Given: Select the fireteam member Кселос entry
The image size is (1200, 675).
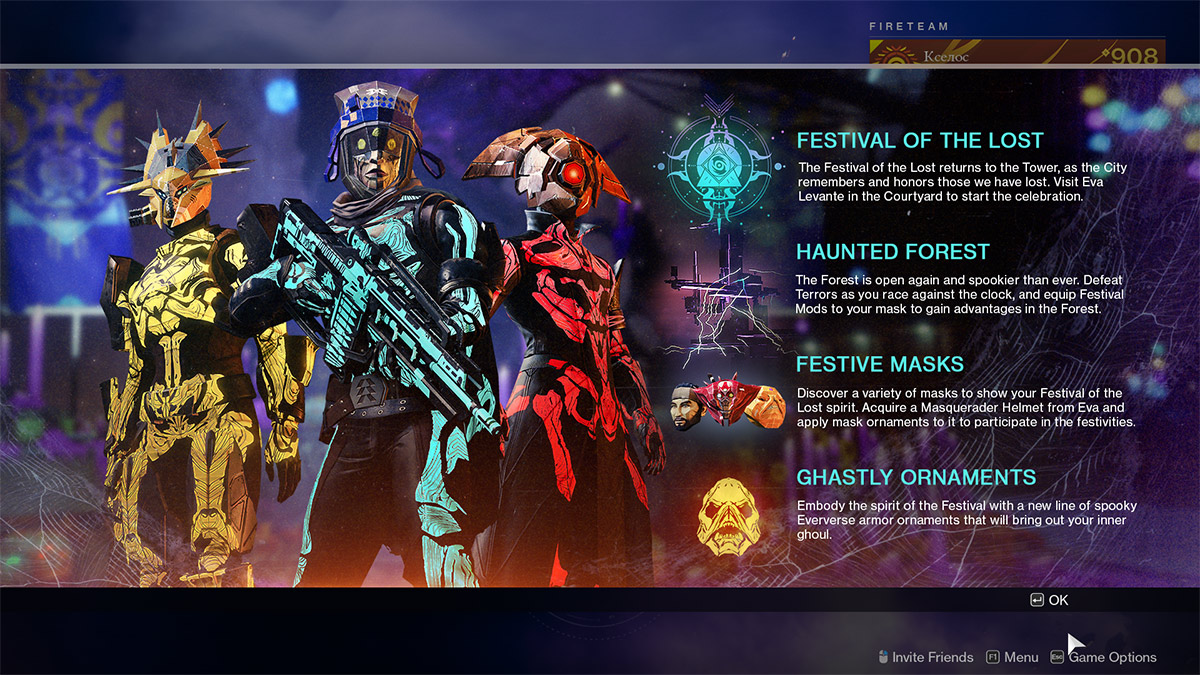Looking at the screenshot, I should (1016, 54).
